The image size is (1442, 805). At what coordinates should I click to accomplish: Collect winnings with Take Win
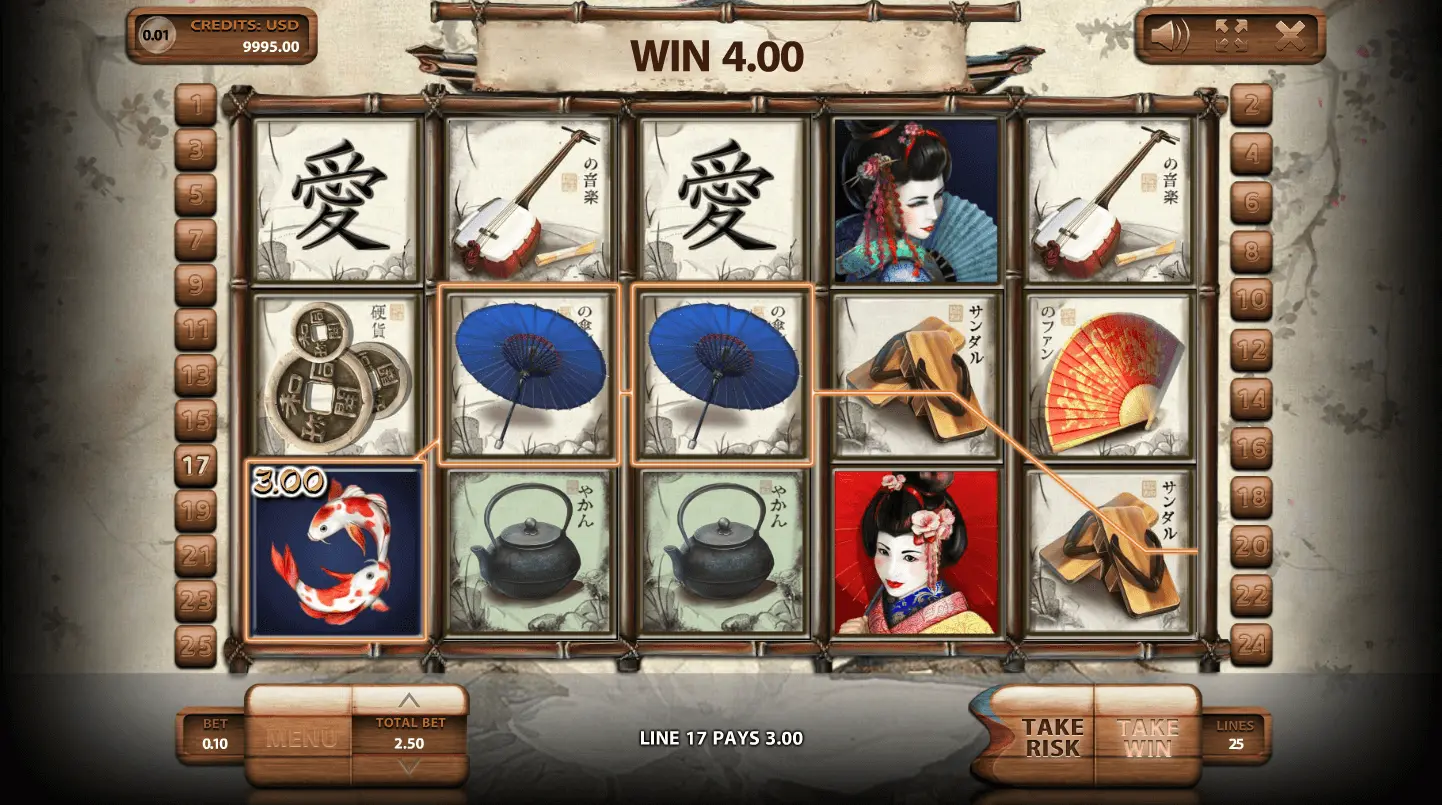tap(1147, 737)
